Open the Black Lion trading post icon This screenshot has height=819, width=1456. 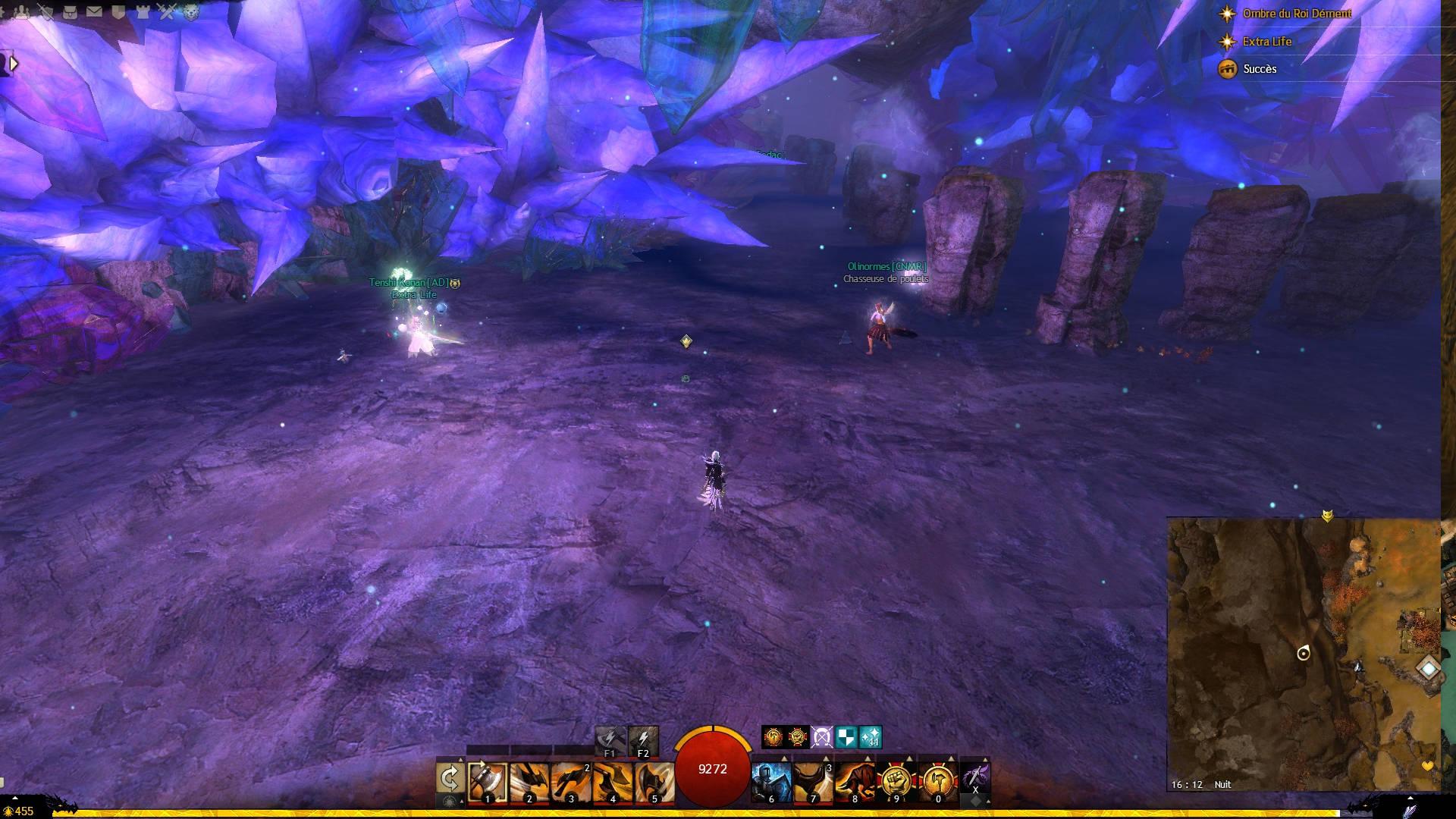pos(191,11)
